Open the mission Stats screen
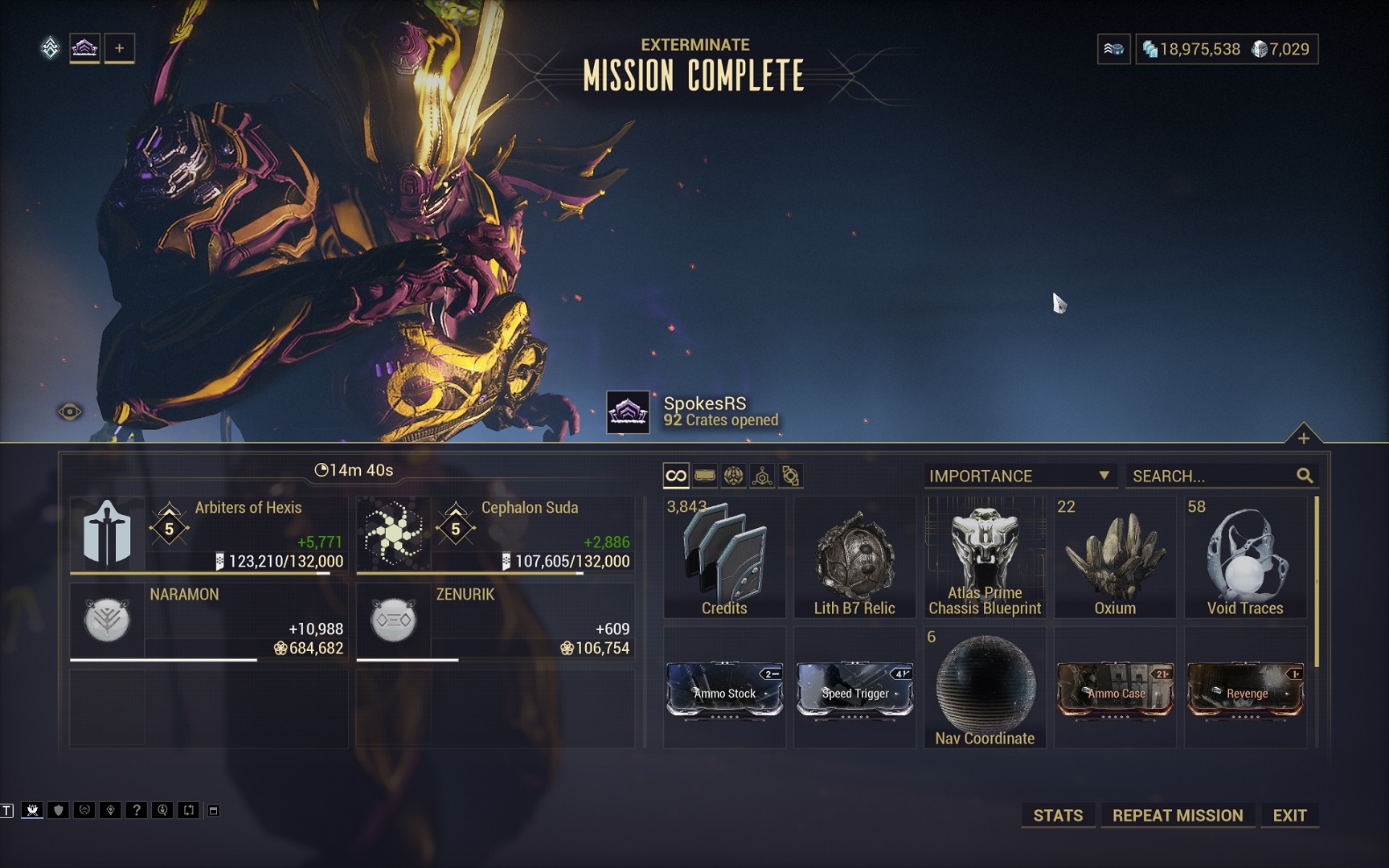The width and height of the screenshot is (1389, 868). 1058,815
